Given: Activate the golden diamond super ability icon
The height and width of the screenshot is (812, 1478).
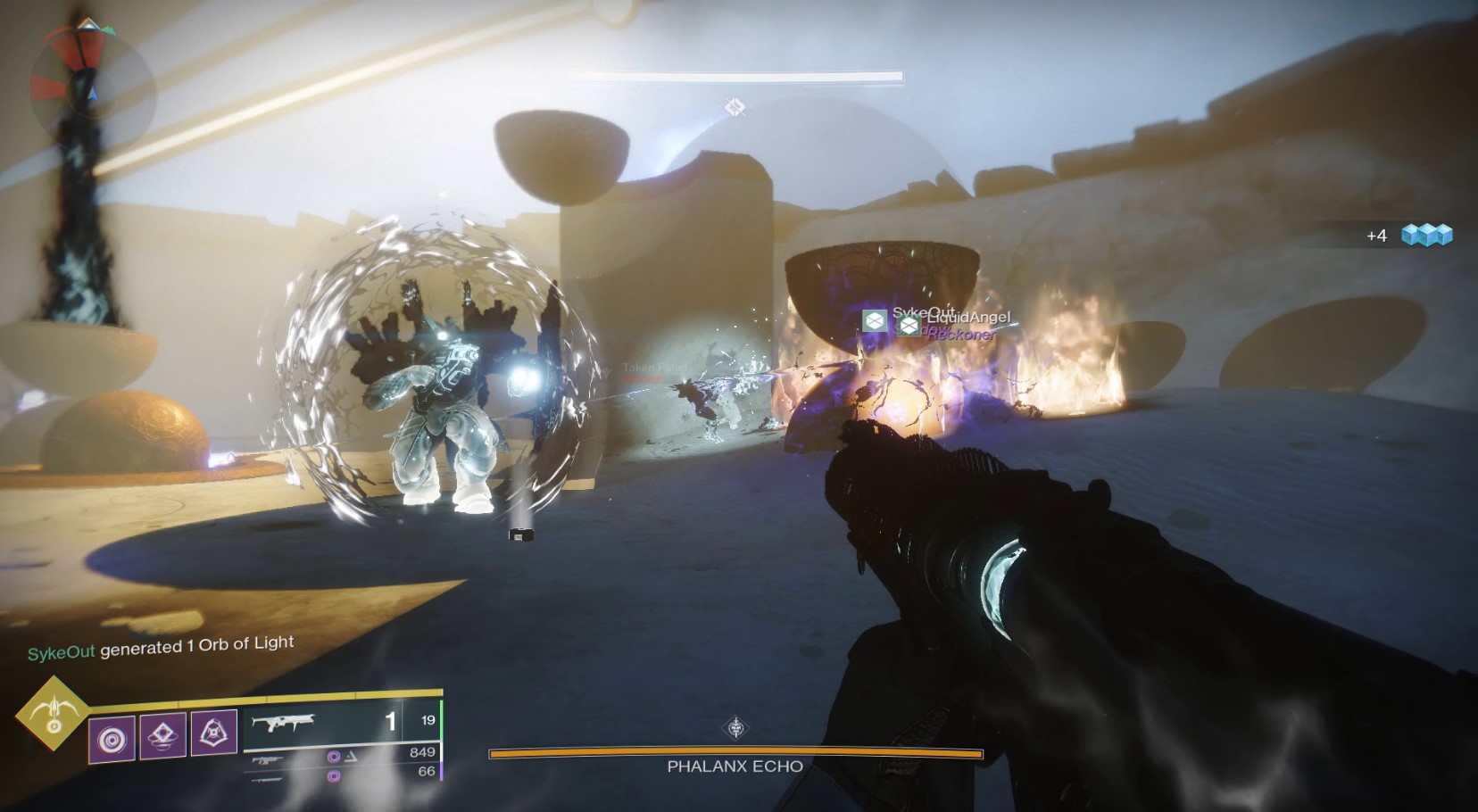Looking at the screenshot, I should click(x=53, y=715).
